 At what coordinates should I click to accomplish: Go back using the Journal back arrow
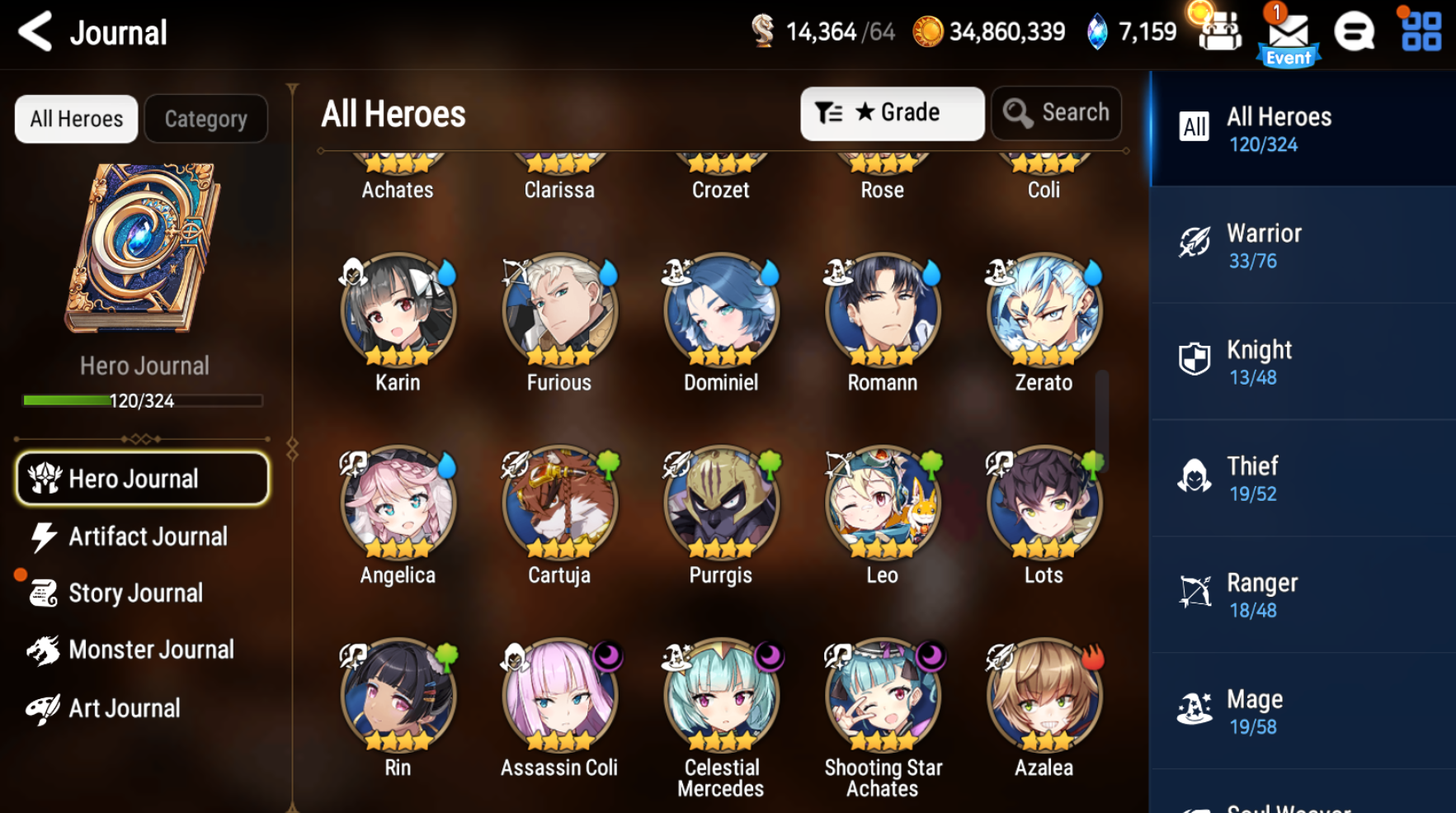pos(35,31)
